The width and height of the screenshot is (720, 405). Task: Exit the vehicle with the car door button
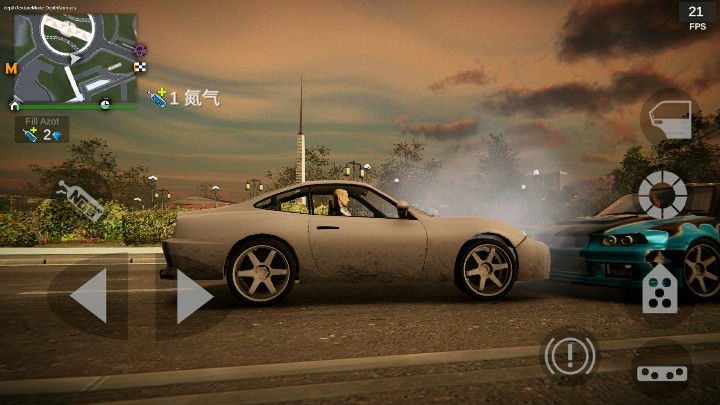tap(669, 118)
